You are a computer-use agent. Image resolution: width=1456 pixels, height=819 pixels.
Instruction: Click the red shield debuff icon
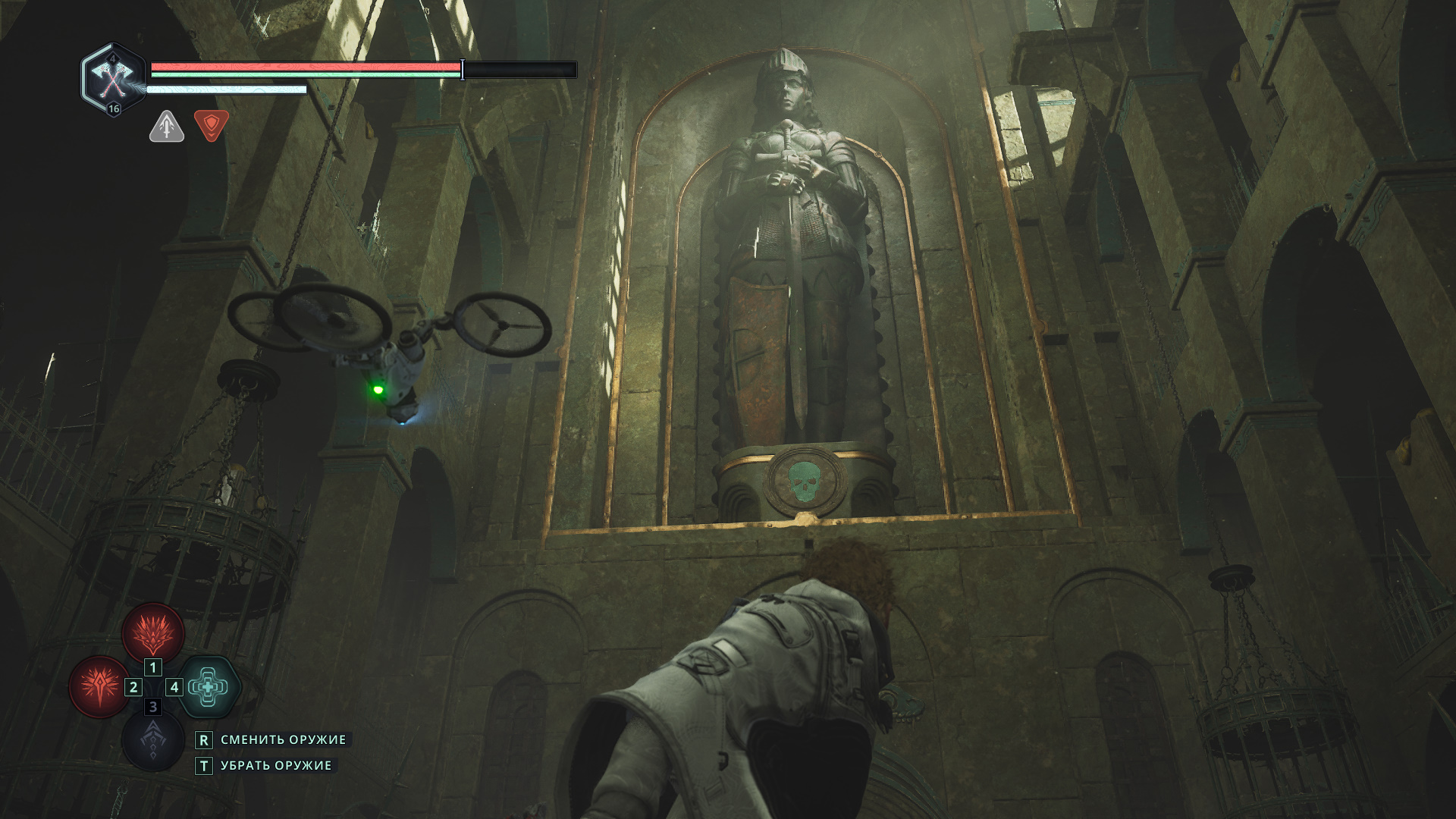click(212, 125)
